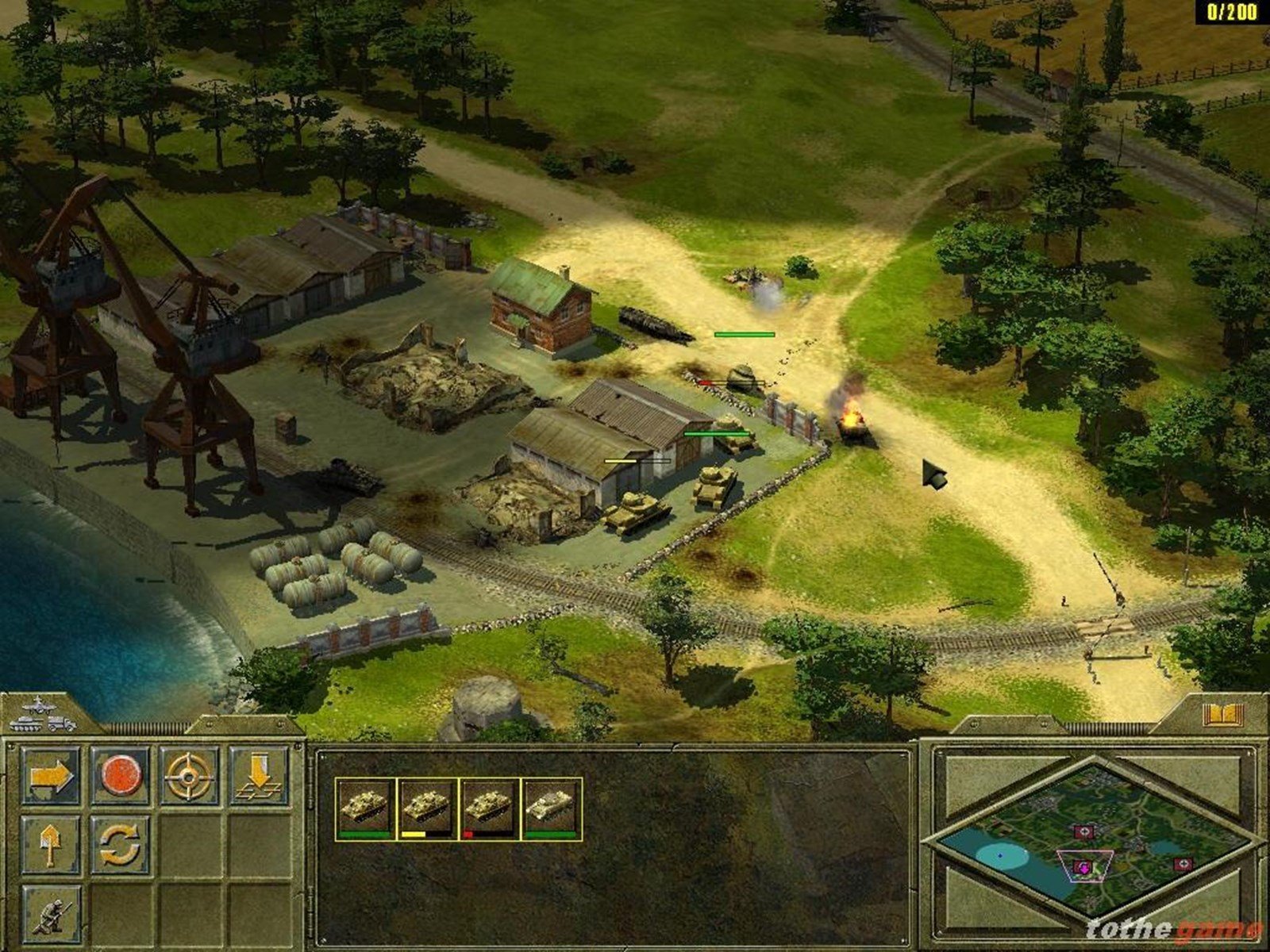Click the eastern flag marker on the minimap

click(1184, 865)
